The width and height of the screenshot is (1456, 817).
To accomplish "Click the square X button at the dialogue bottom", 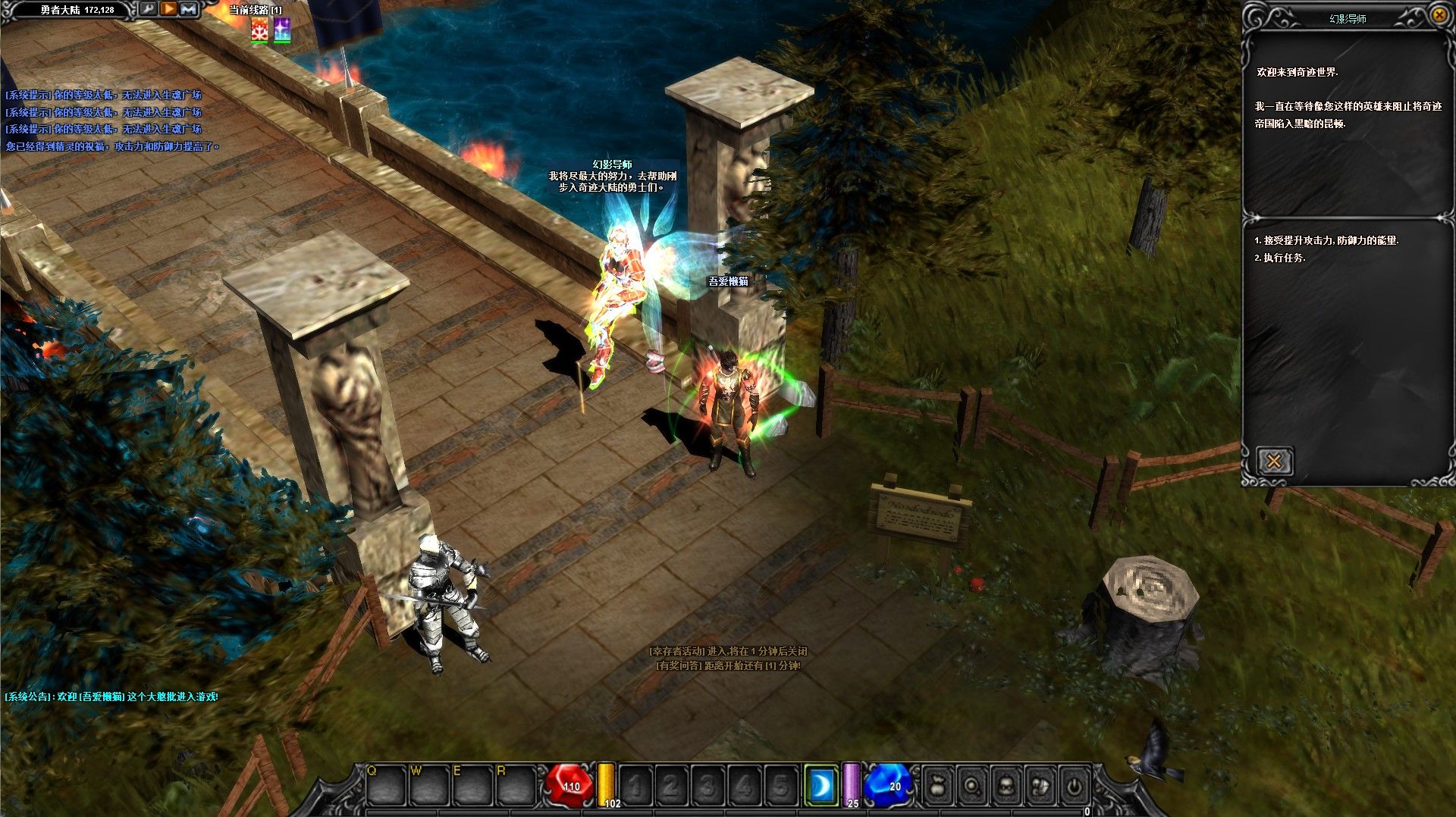I will 1274,461.
